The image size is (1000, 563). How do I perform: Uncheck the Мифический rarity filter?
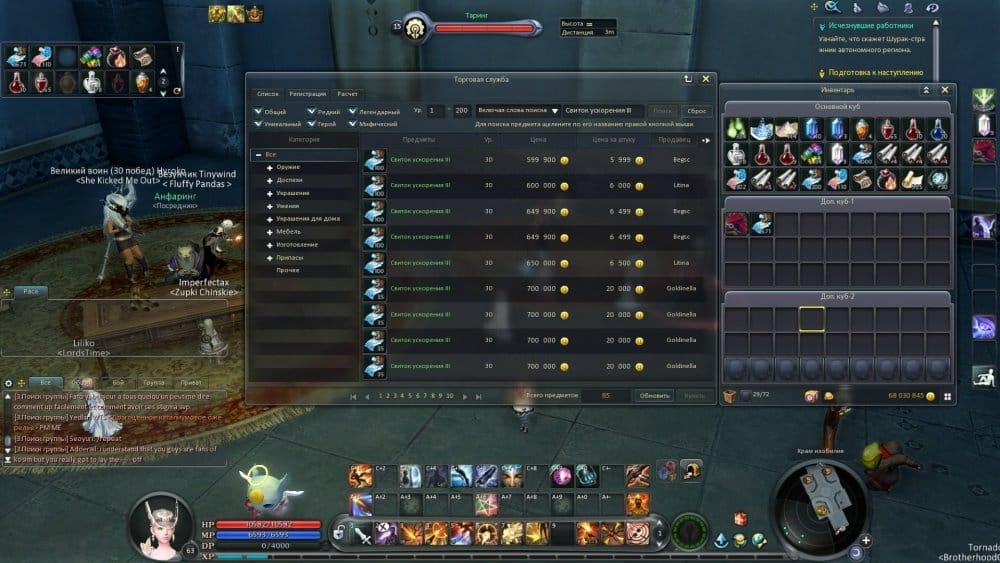click(353, 124)
